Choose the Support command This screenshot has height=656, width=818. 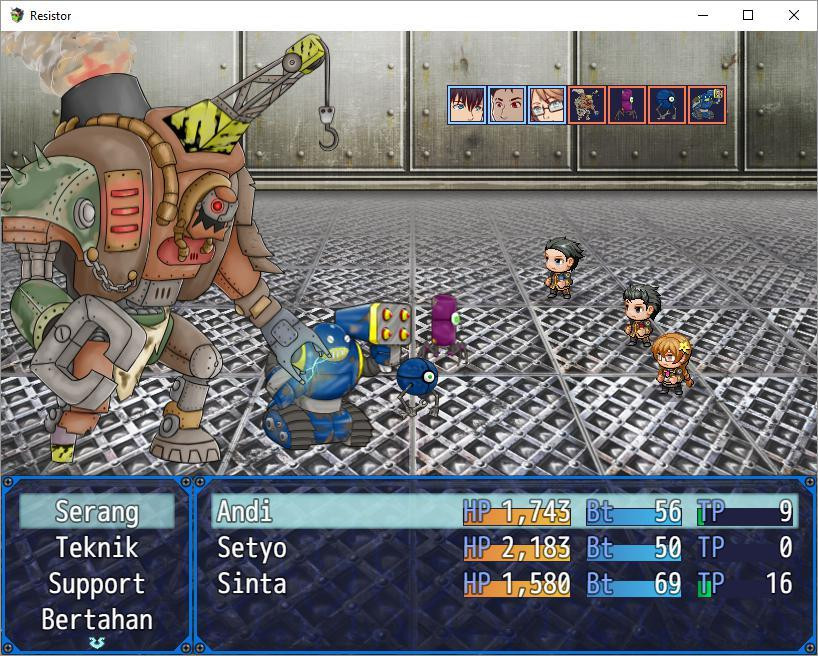(x=96, y=584)
